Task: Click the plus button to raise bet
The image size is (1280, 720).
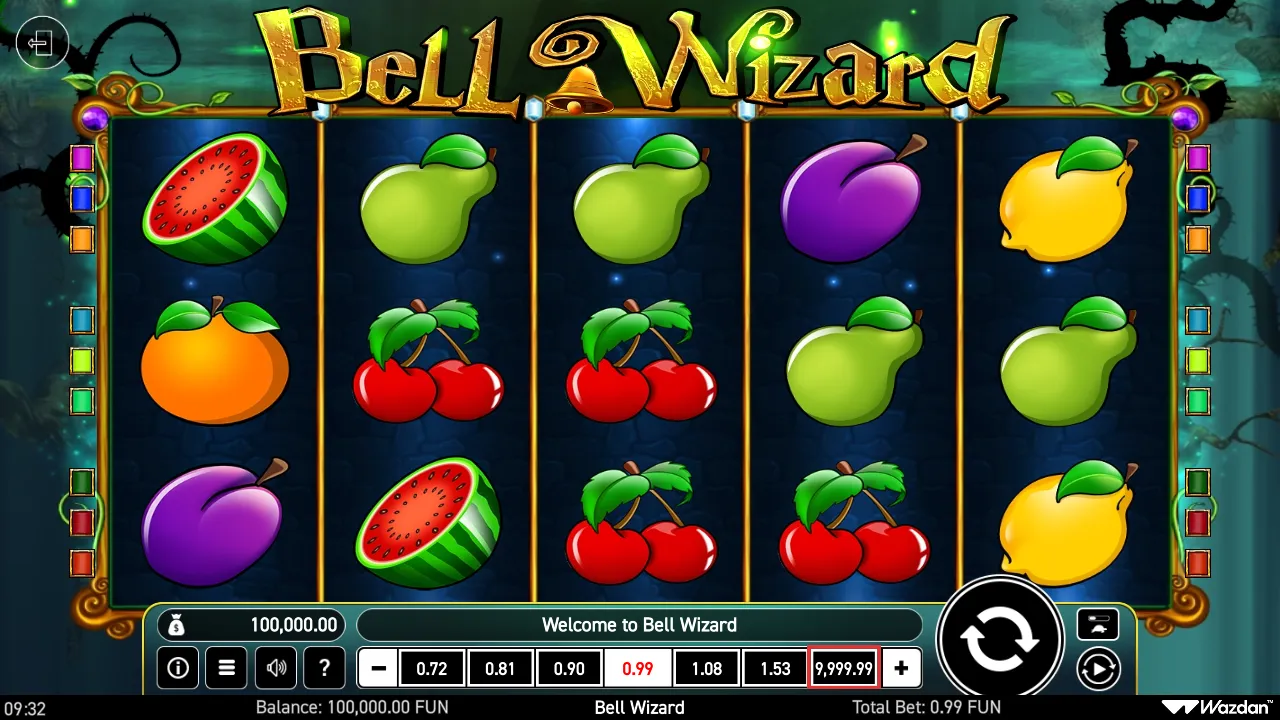Action: click(901, 668)
